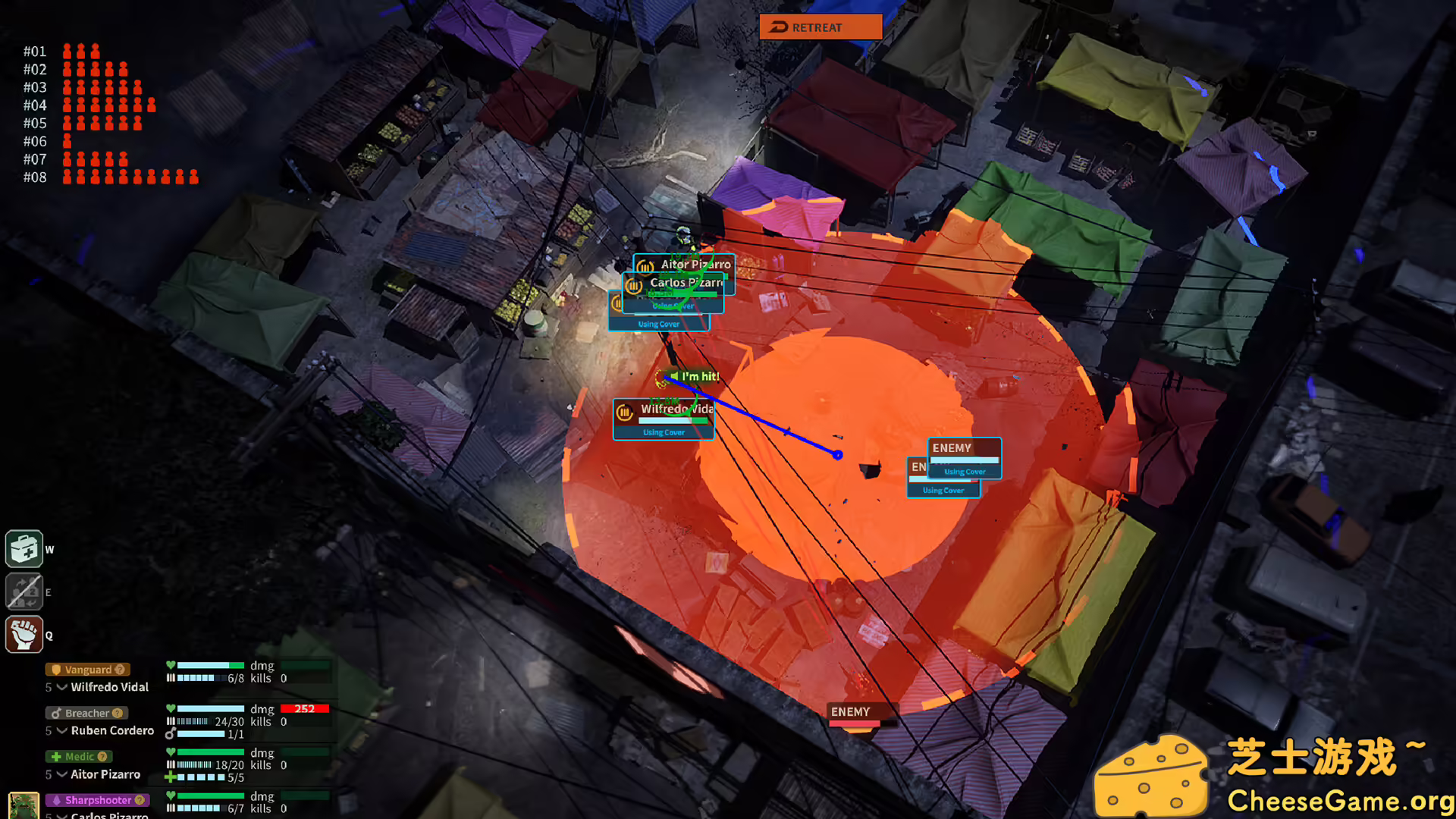Toggle Wilfredo Vidal's Using Cover status tag

click(x=663, y=432)
